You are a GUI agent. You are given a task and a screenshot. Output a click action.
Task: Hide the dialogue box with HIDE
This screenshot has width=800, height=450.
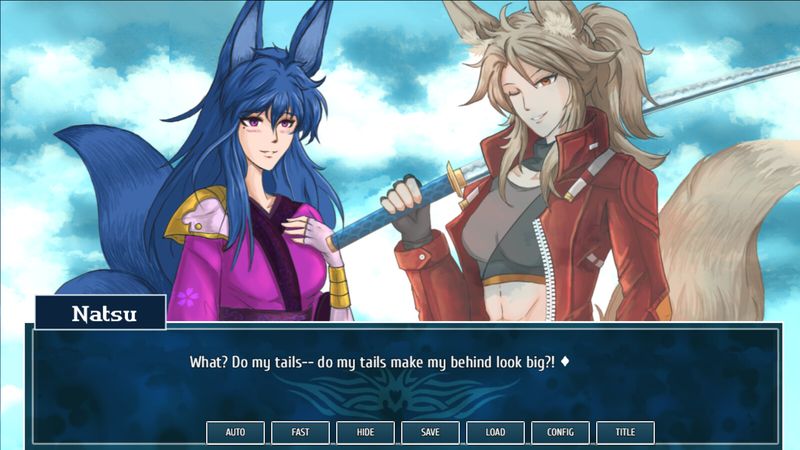pyautogui.click(x=365, y=433)
